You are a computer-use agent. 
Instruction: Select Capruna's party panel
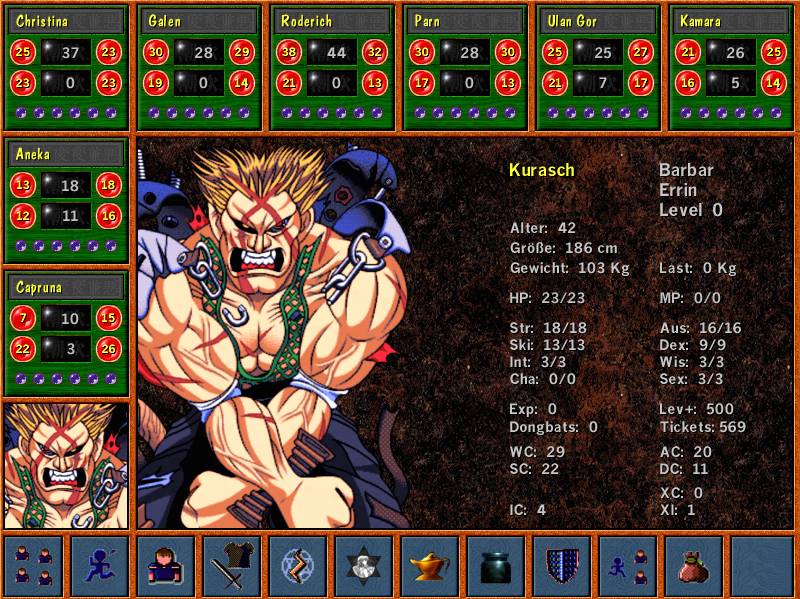pyautogui.click(x=67, y=334)
